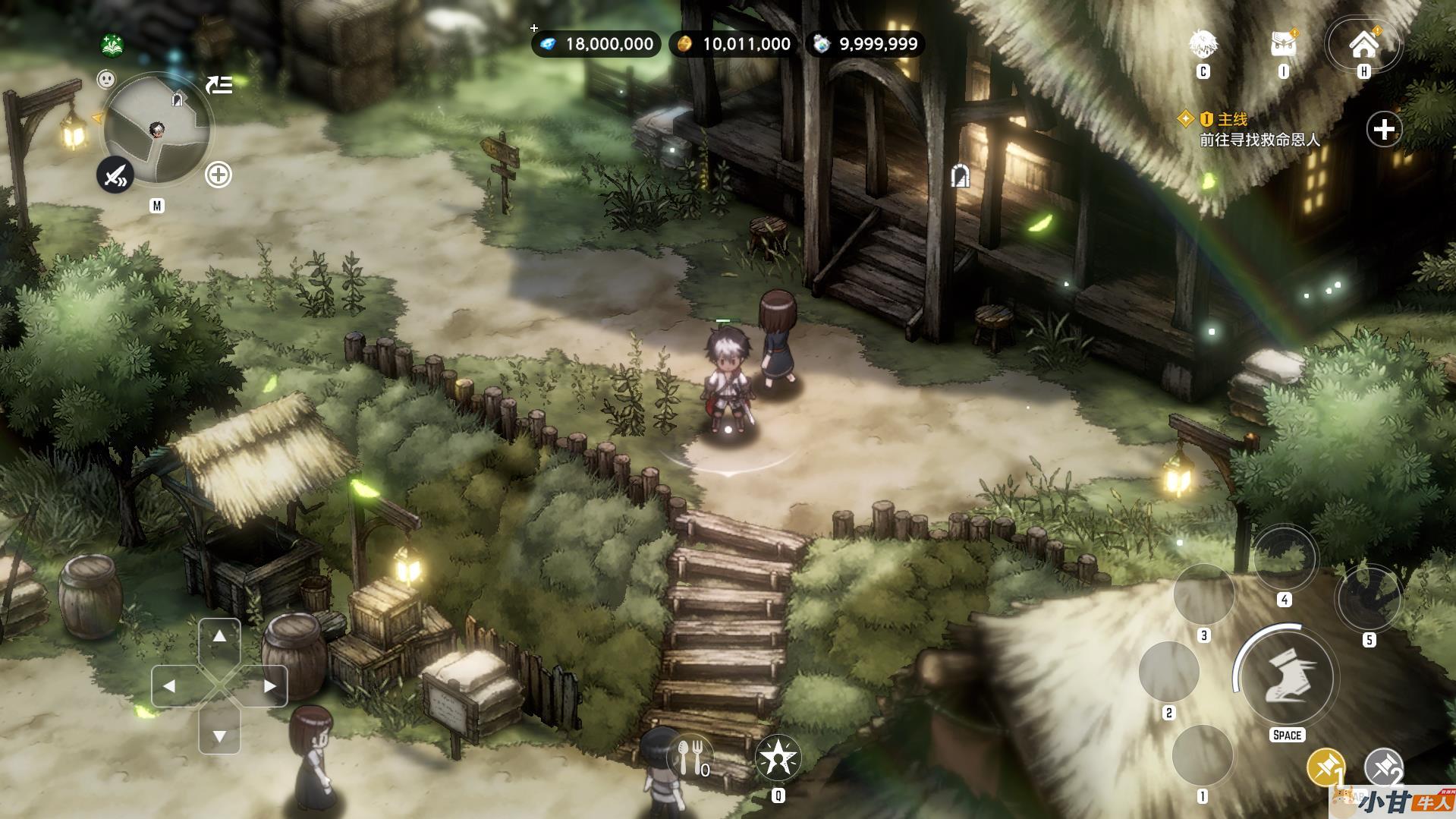Move down with the d-pad down arrow

219,736
